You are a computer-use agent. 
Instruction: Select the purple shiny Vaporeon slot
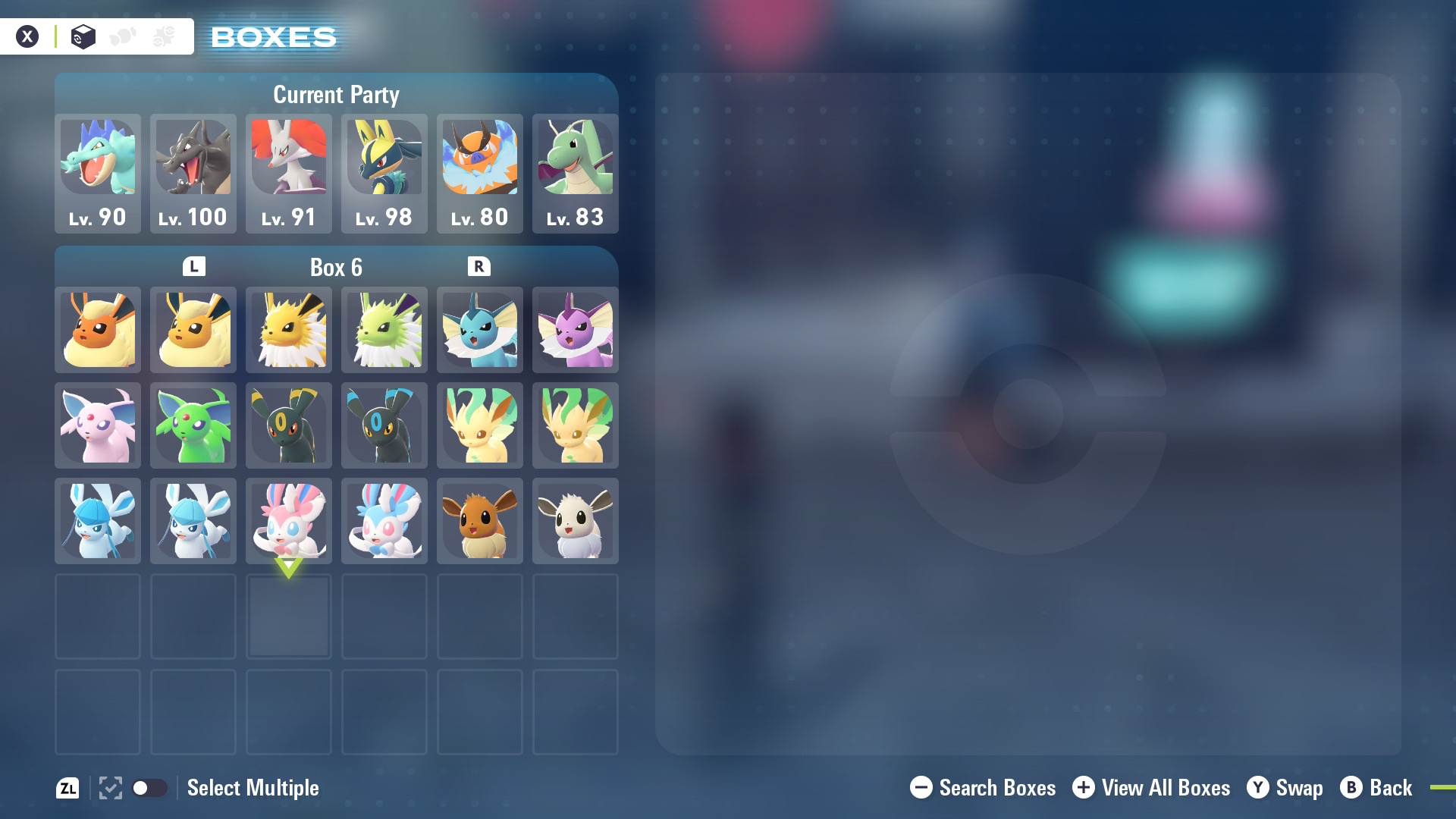[x=576, y=330]
